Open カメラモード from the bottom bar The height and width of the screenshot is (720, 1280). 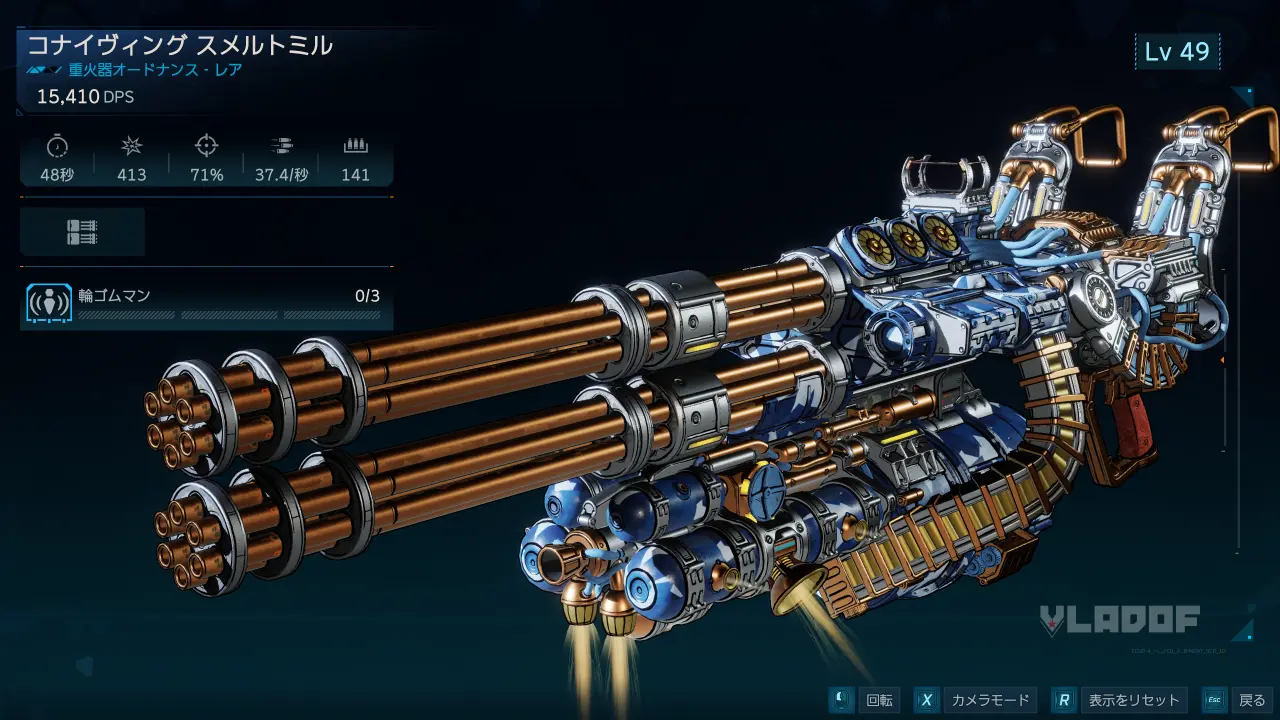976,700
